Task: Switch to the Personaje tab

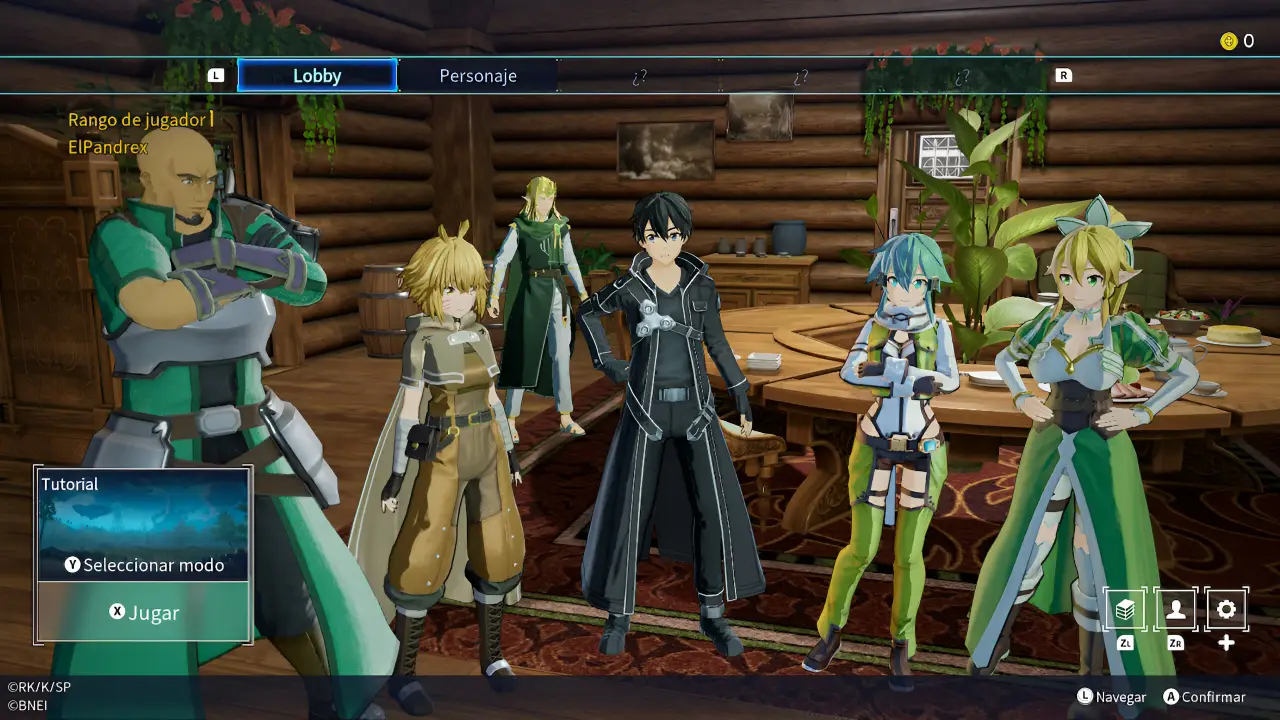Action: click(479, 75)
